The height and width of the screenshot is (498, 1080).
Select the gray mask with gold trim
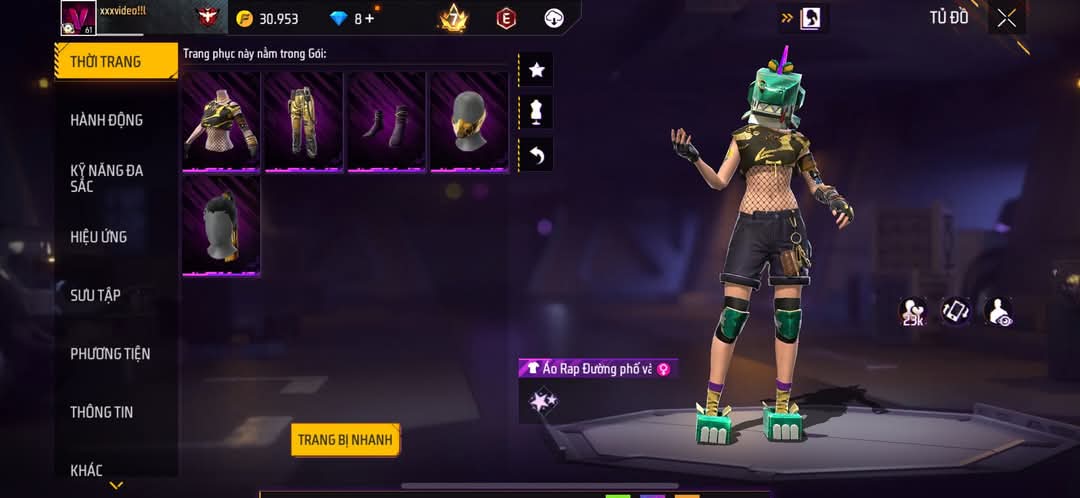coord(469,121)
